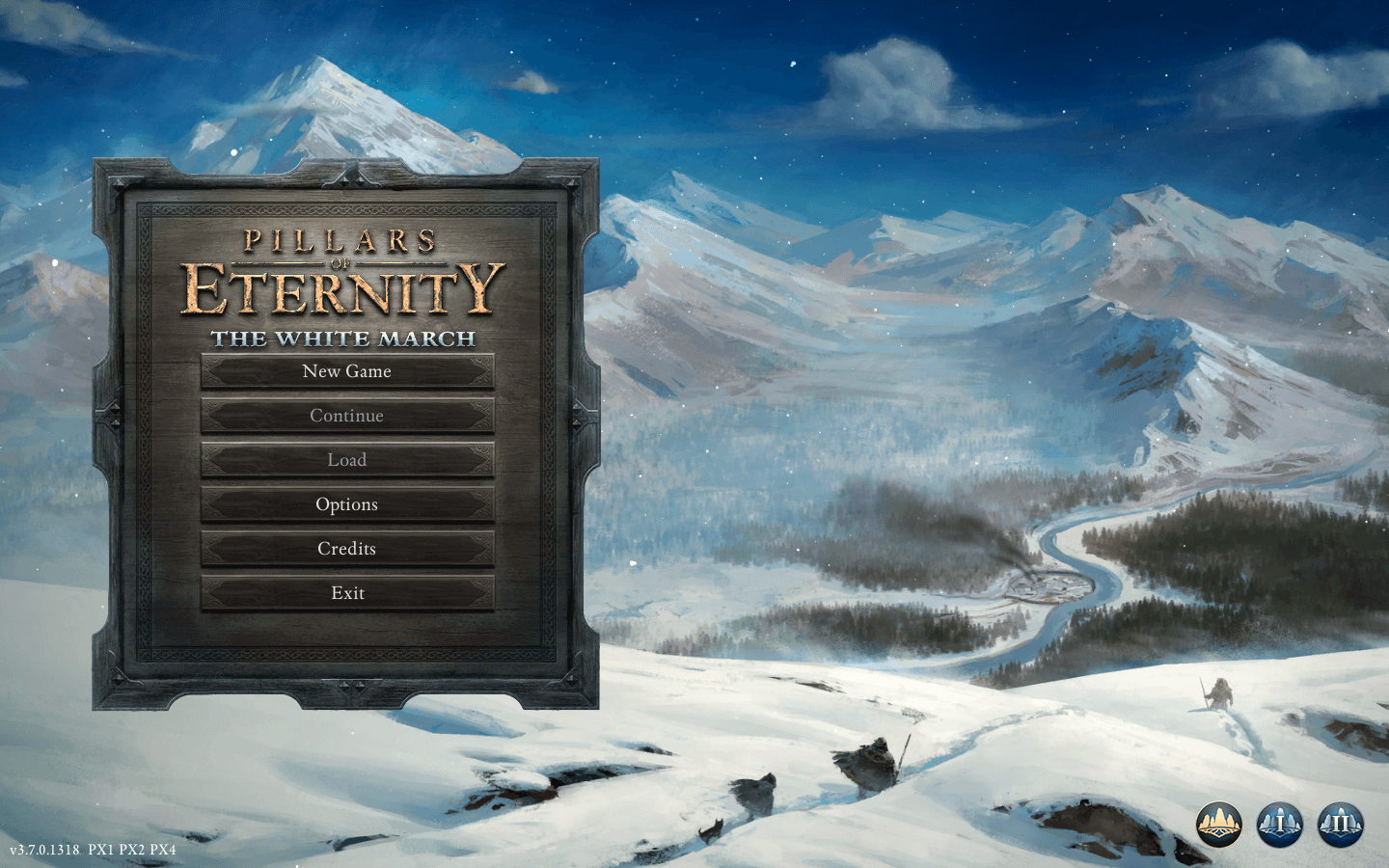Open the Credits screen
The width and height of the screenshot is (1389, 868).
[x=347, y=549]
